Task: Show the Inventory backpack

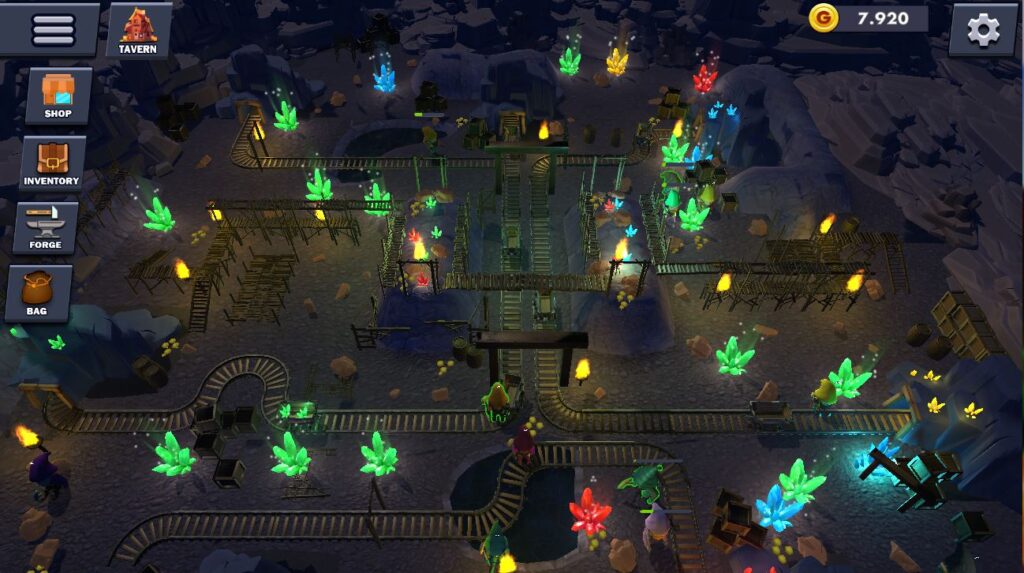Action: (x=52, y=163)
